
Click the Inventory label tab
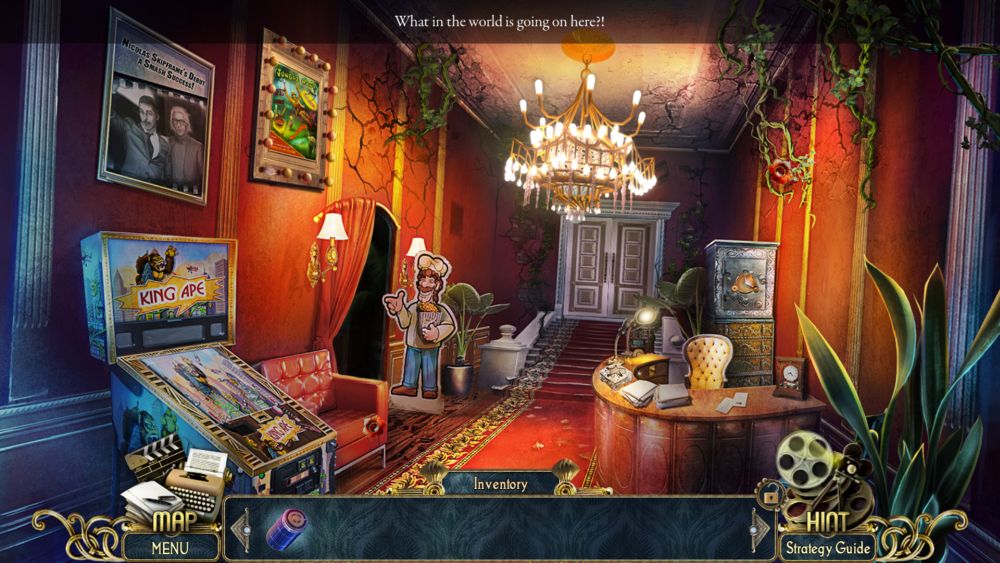[500, 484]
